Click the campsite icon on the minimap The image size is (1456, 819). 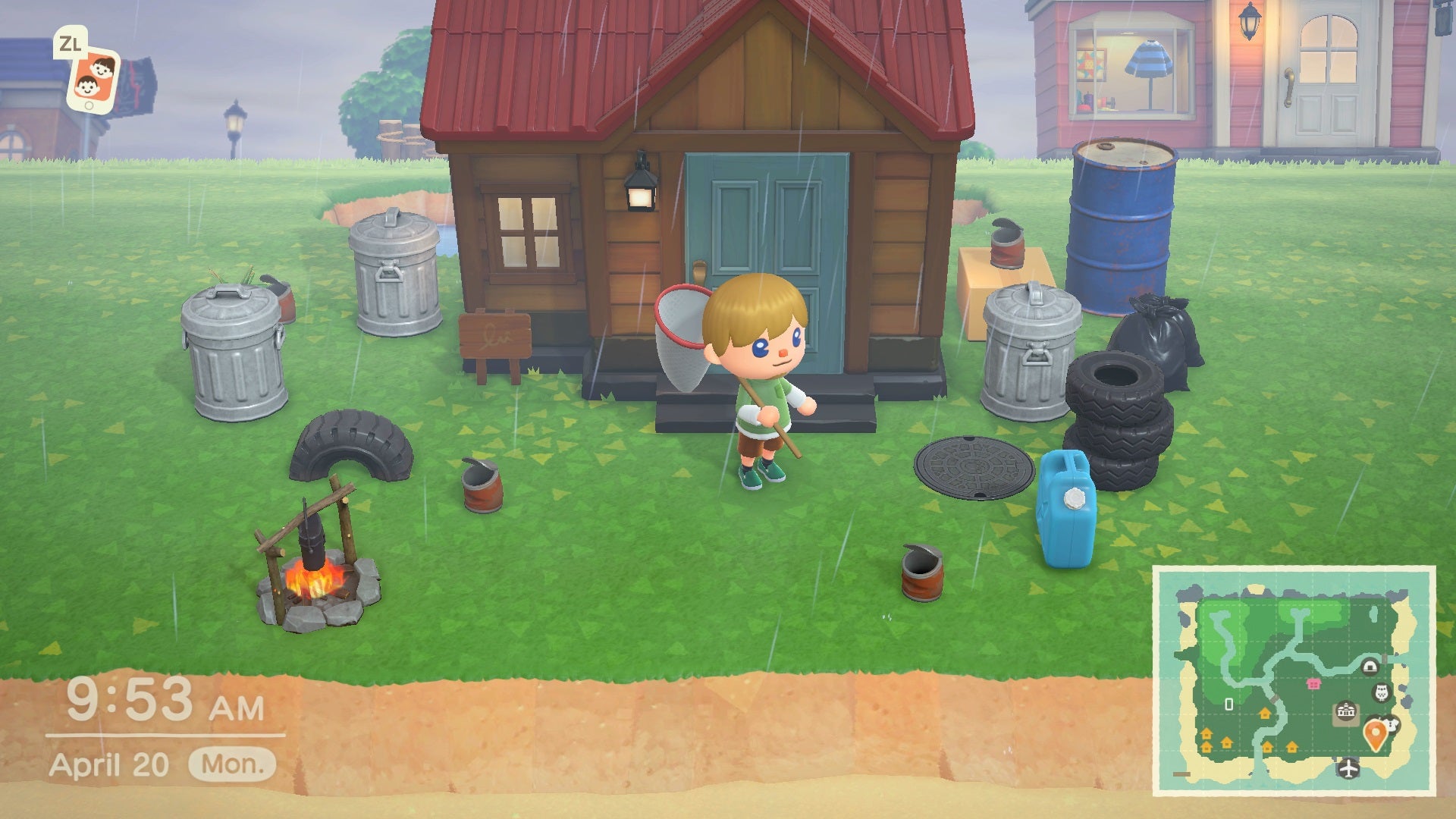(1370, 667)
